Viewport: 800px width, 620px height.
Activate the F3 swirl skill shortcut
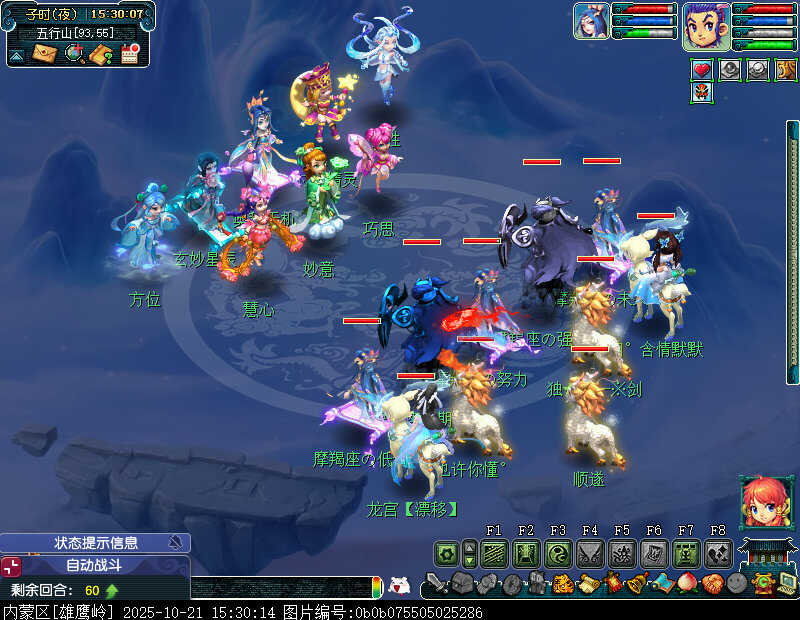pyautogui.click(x=558, y=553)
